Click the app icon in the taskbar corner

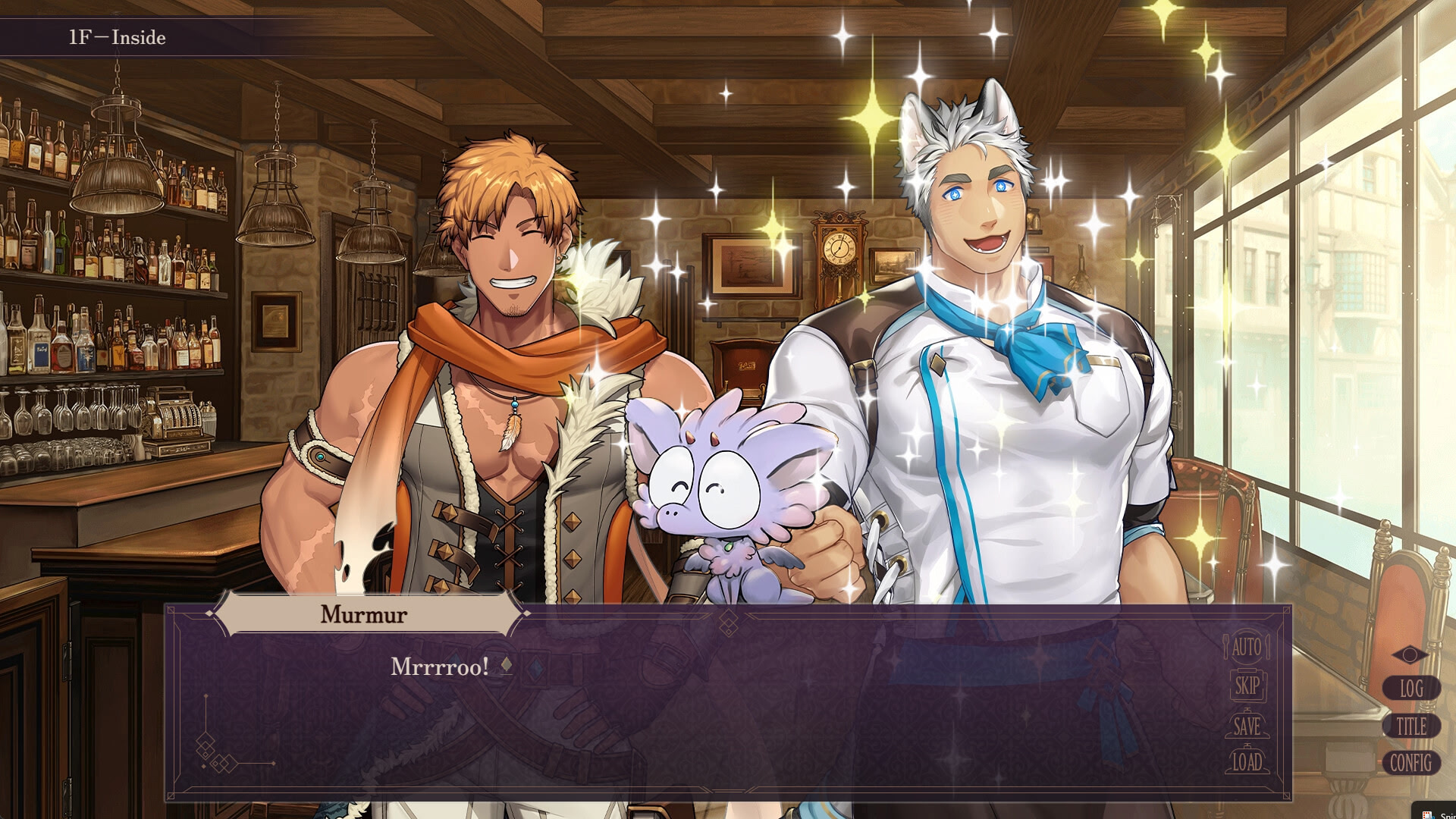(x=1426, y=811)
